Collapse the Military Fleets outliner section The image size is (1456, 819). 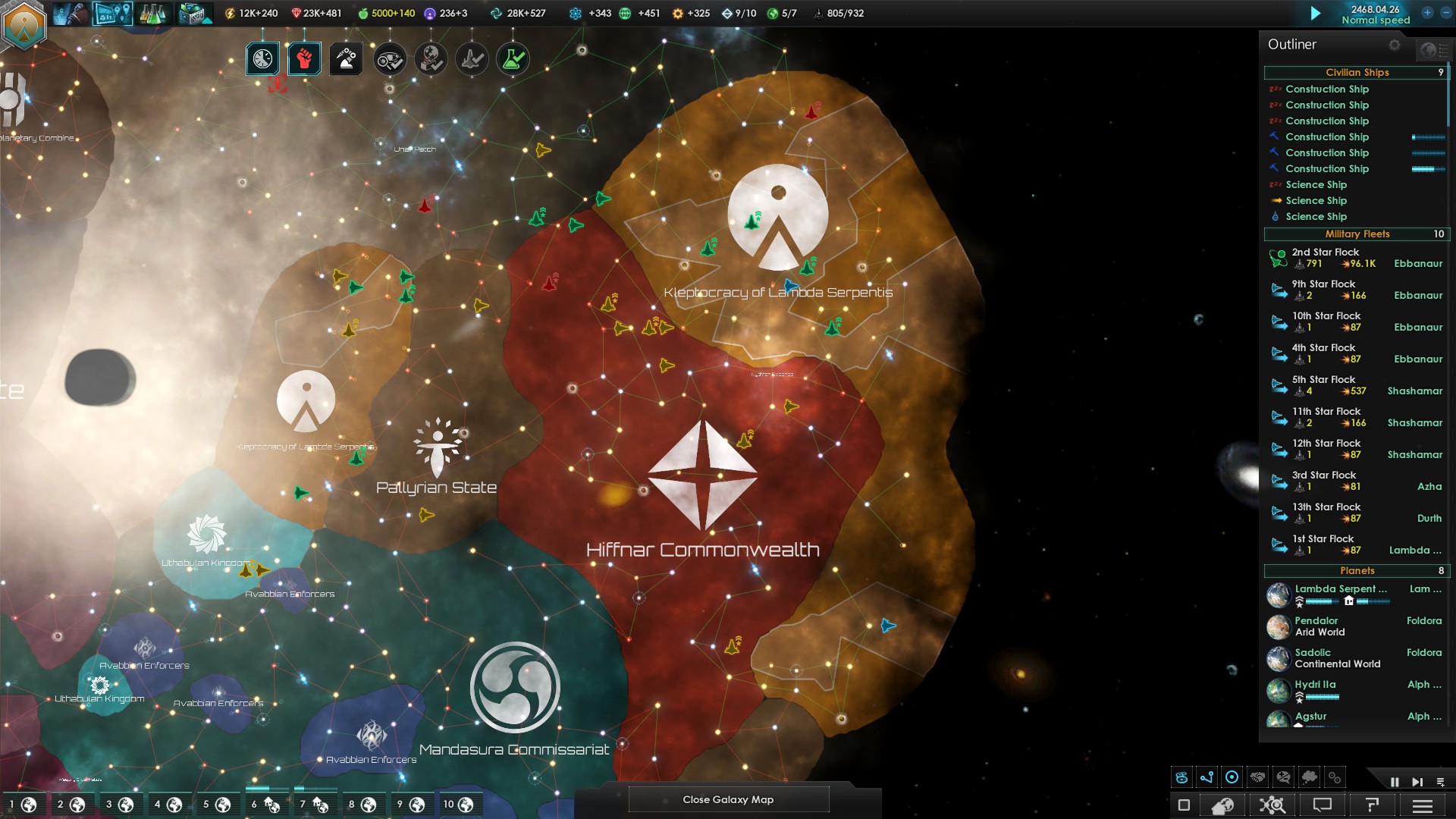(x=1356, y=234)
